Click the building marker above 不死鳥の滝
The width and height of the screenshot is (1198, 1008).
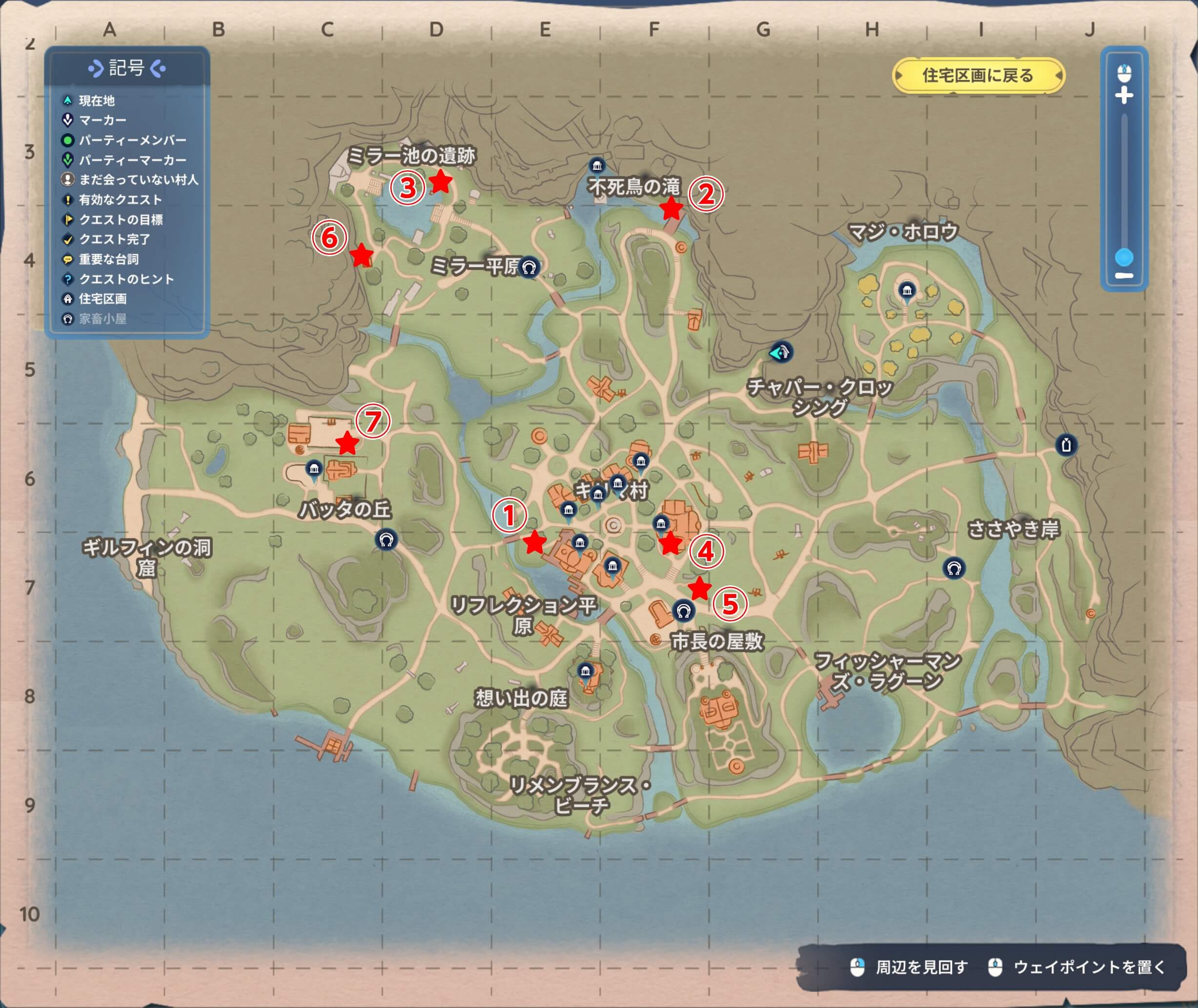pos(597,166)
